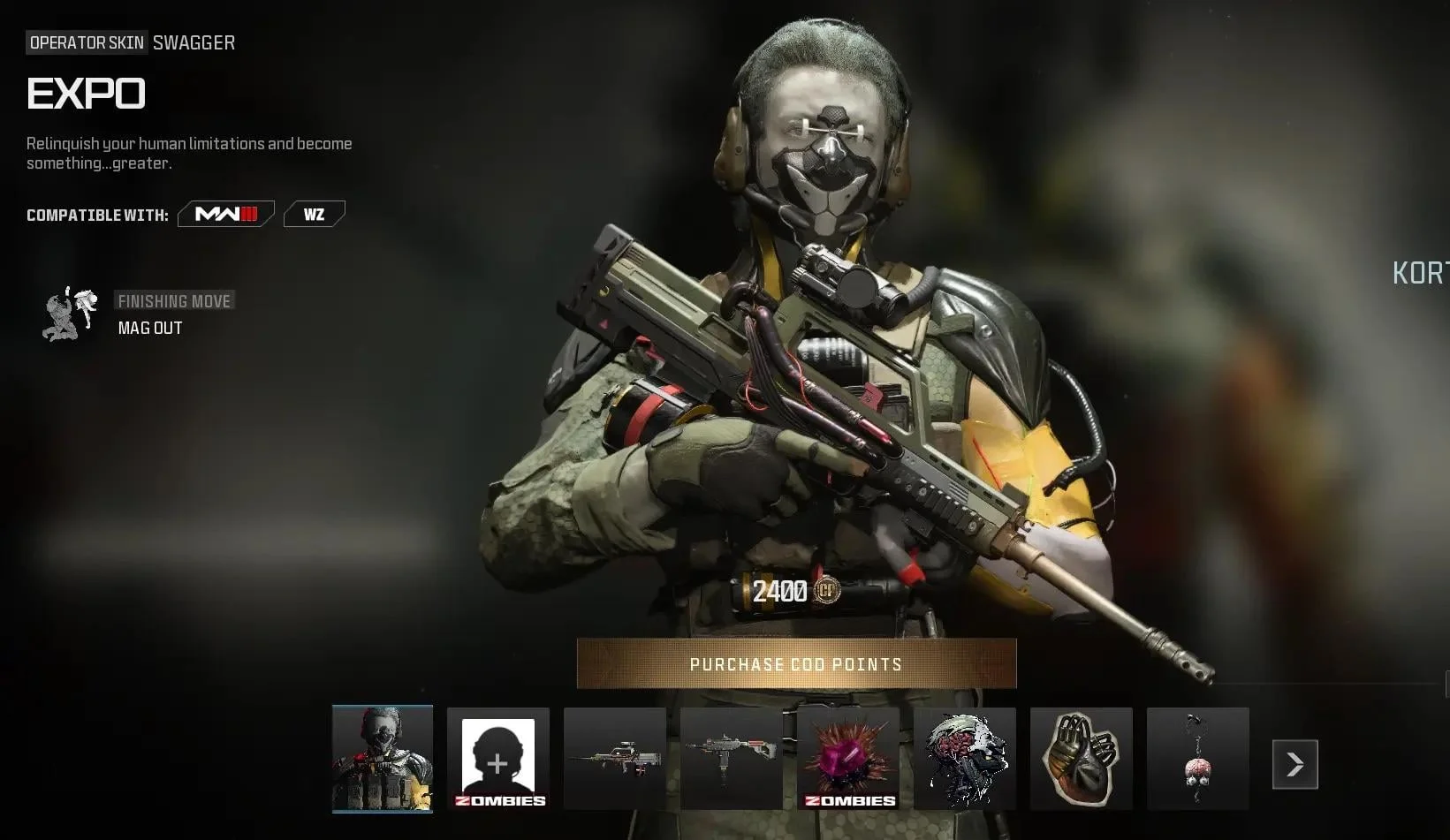Advance to the next bundle items
This screenshot has width=1450, height=840.
(1294, 764)
